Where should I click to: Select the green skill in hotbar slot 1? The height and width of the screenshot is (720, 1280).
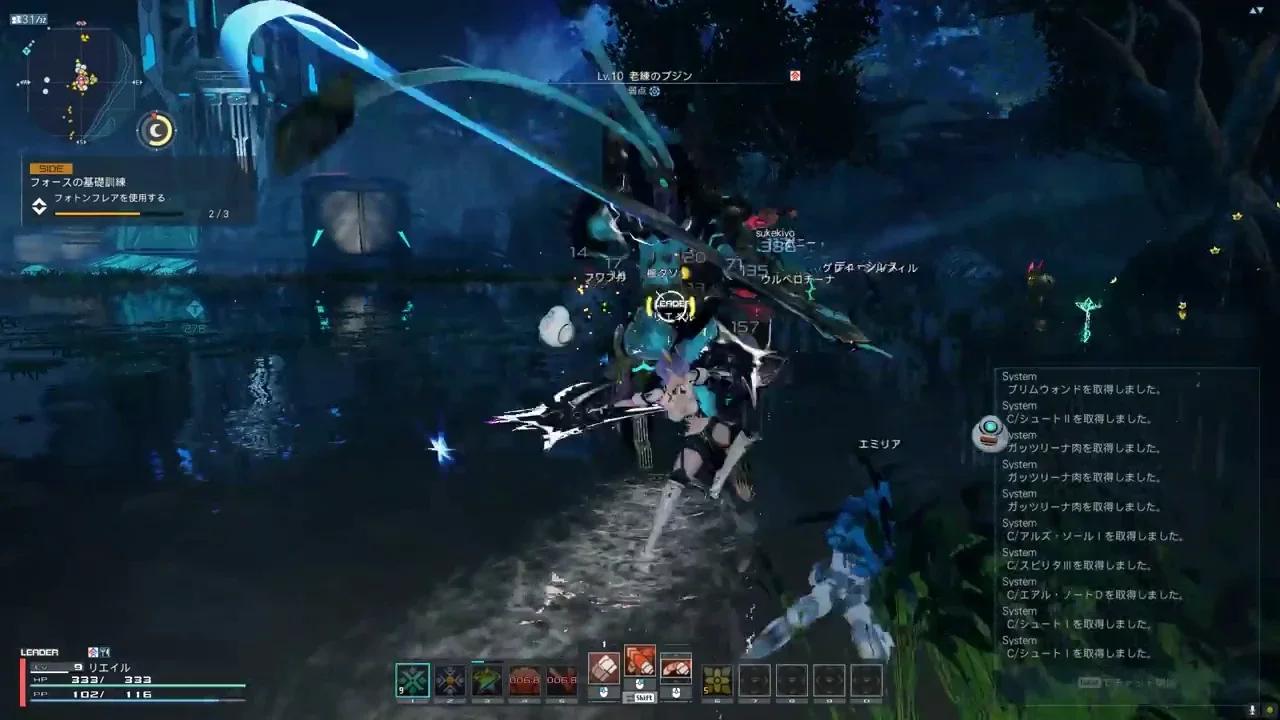click(413, 680)
